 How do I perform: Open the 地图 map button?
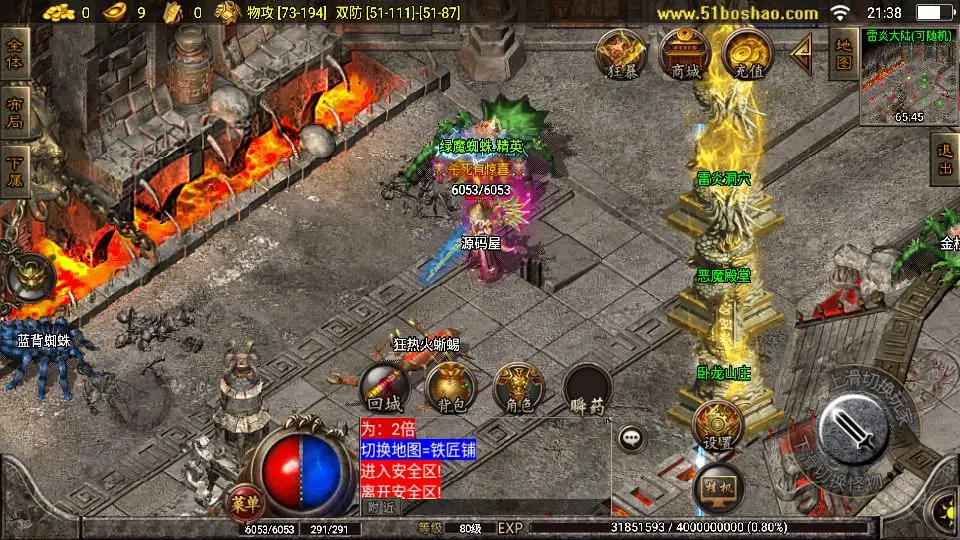(844, 54)
